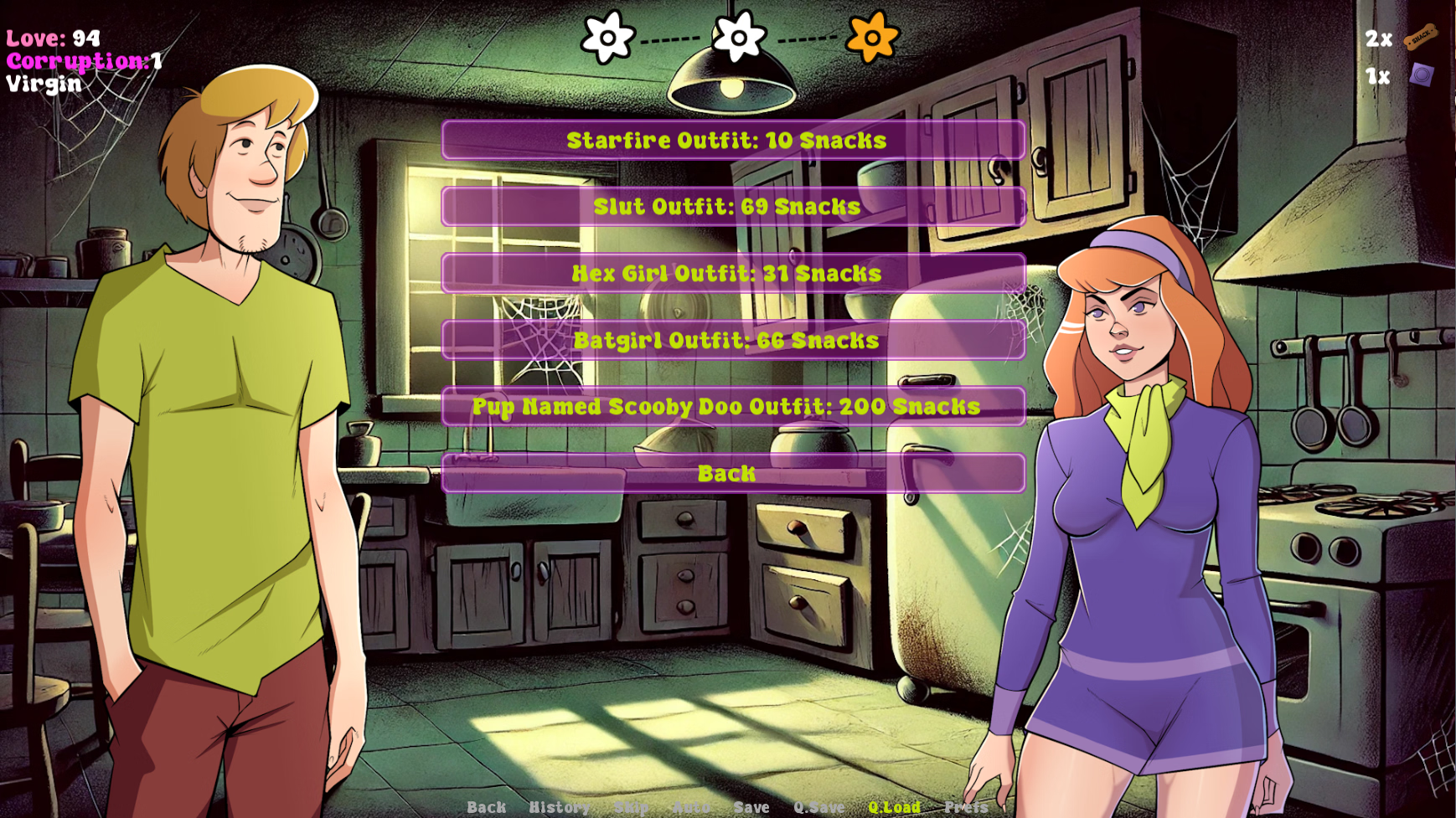Quick load with Q.Load
This screenshot has width=1456, height=818.
pyautogui.click(x=894, y=807)
